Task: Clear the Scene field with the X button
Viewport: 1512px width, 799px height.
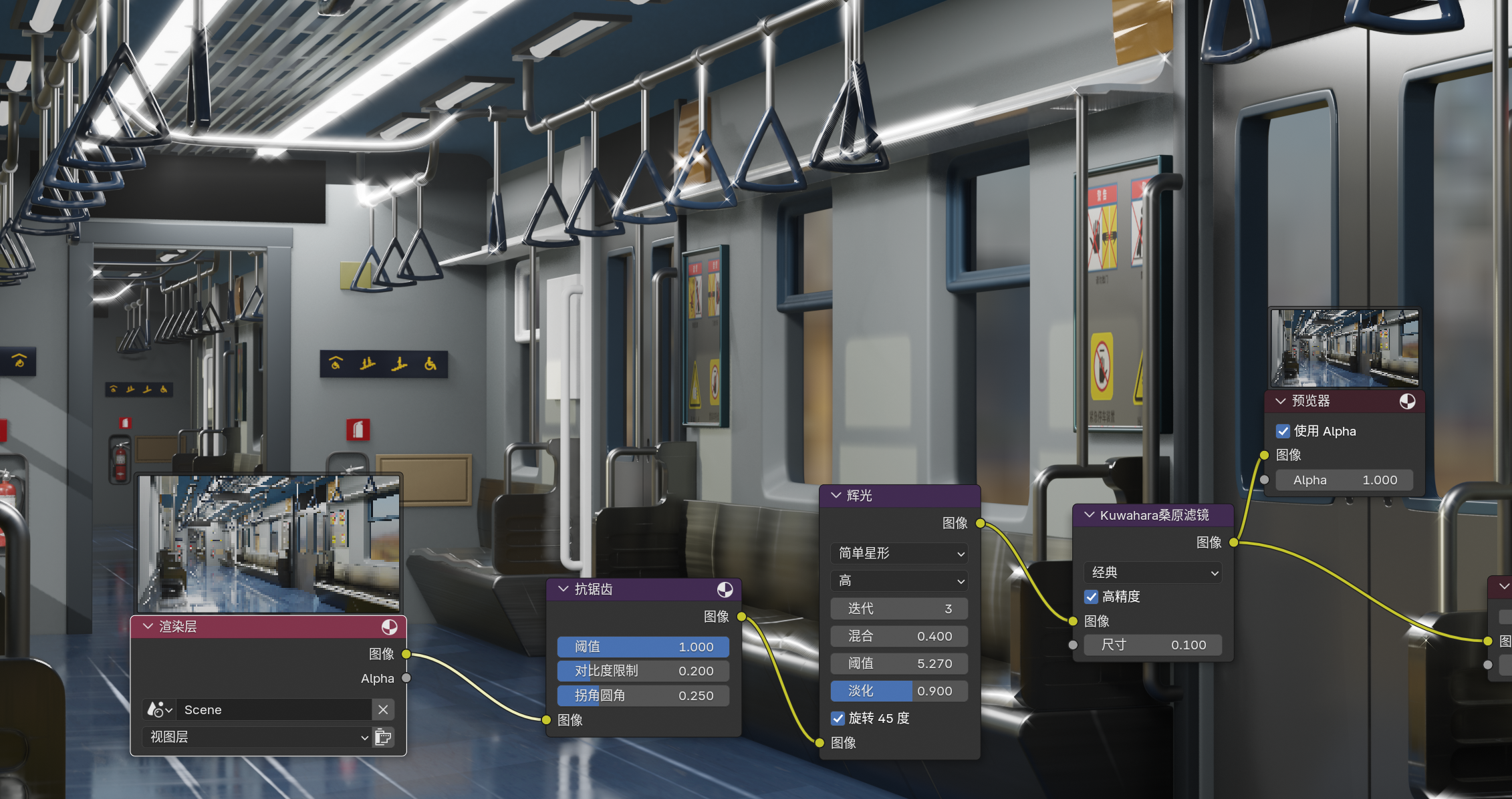Action: pyautogui.click(x=383, y=709)
